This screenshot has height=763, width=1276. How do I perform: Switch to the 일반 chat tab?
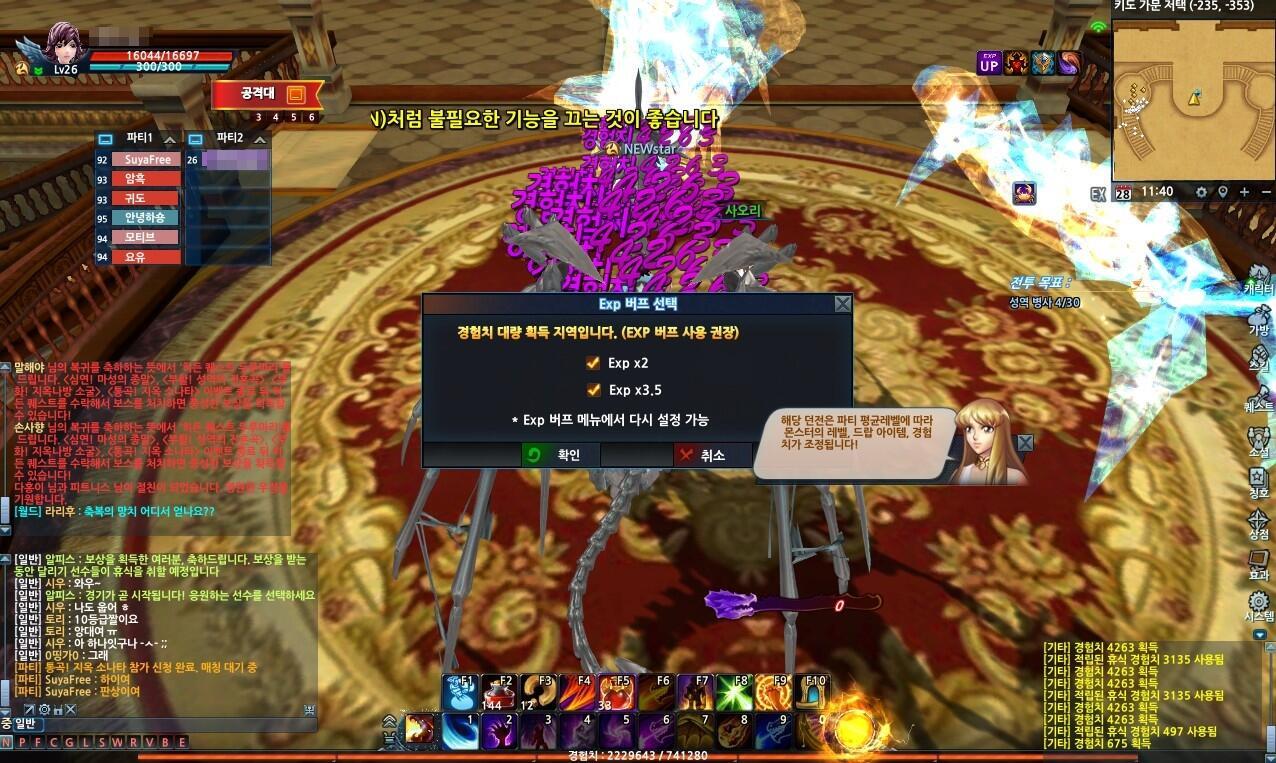(x=24, y=724)
